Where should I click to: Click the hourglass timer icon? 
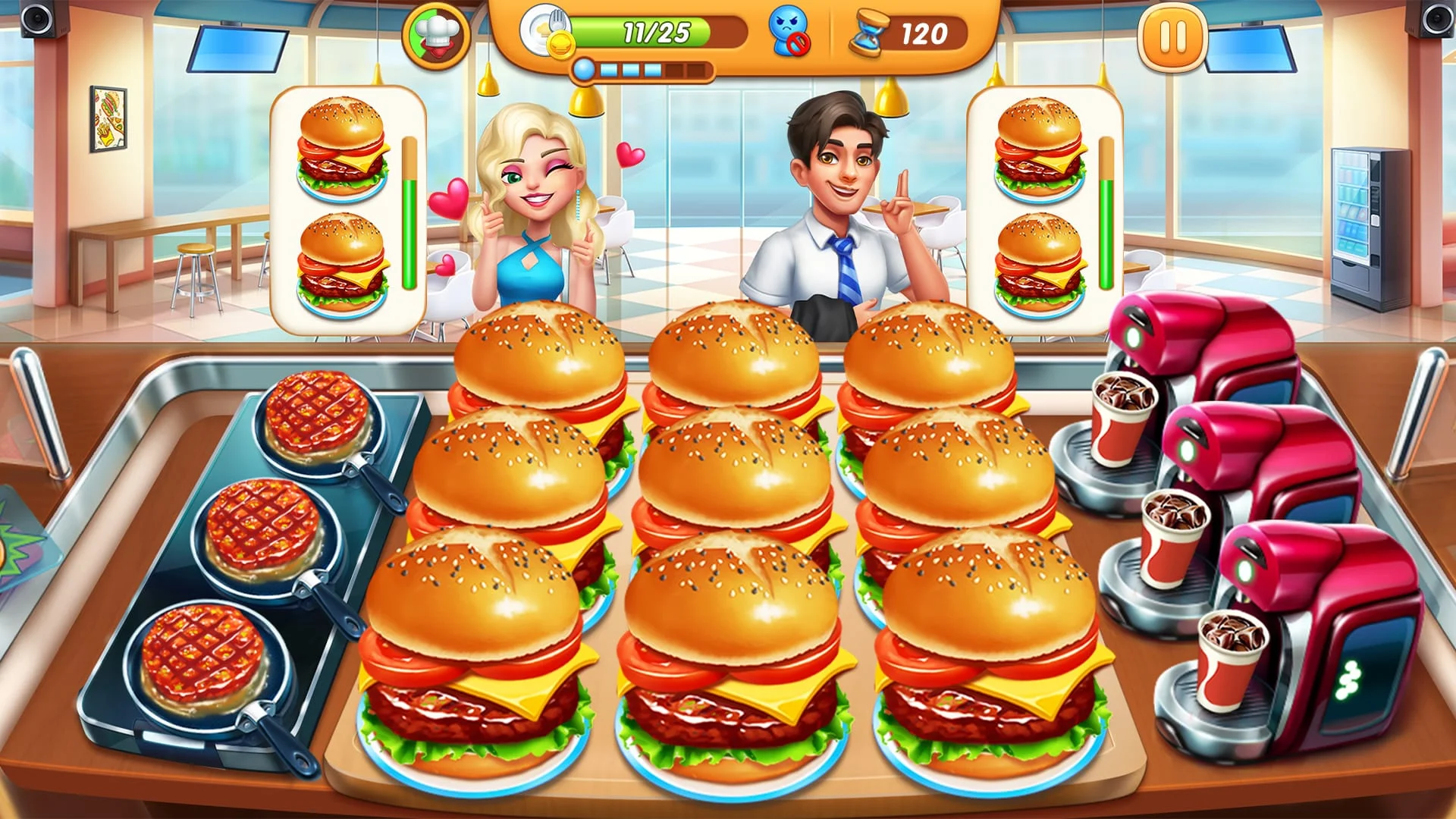pyautogui.click(x=871, y=32)
